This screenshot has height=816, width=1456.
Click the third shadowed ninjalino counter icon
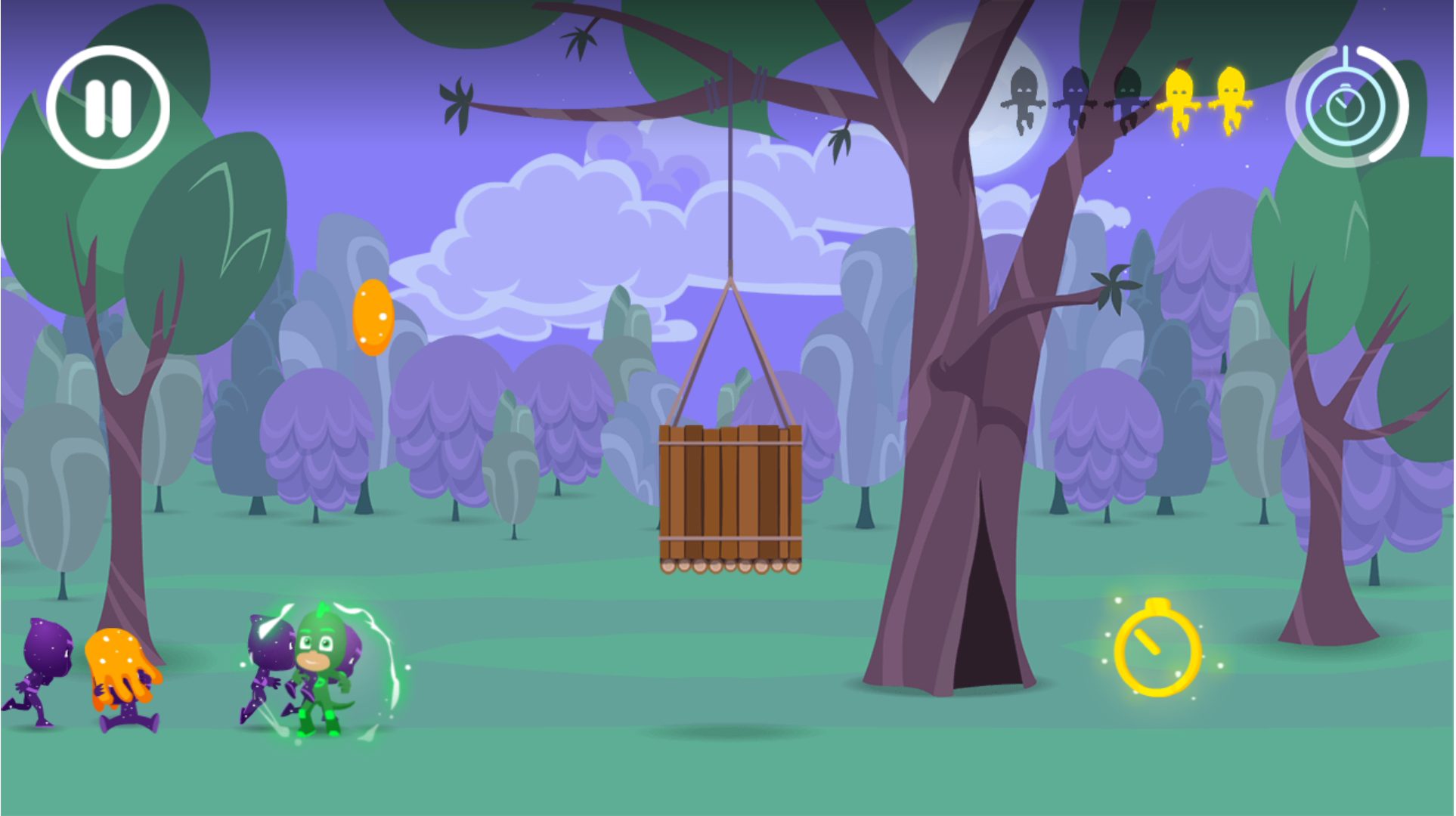(x=1126, y=98)
